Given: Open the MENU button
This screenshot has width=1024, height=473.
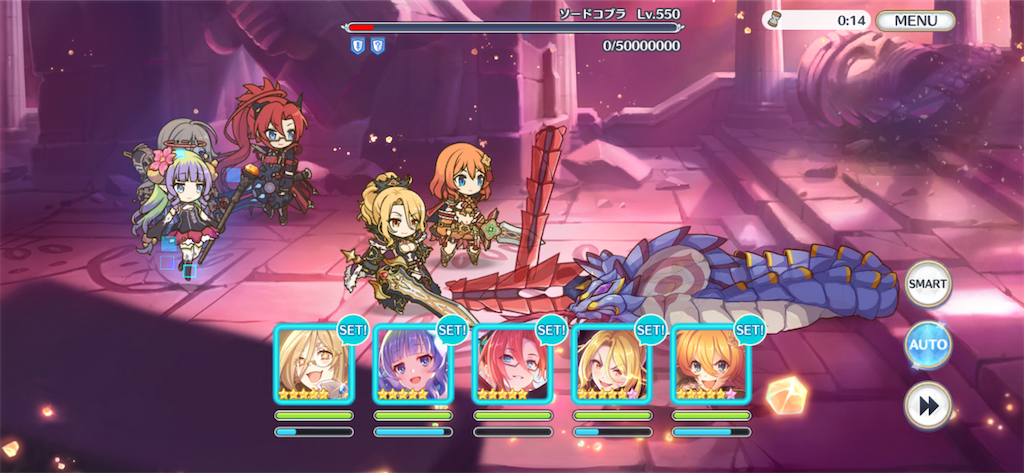Looking at the screenshot, I should pos(915,20).
